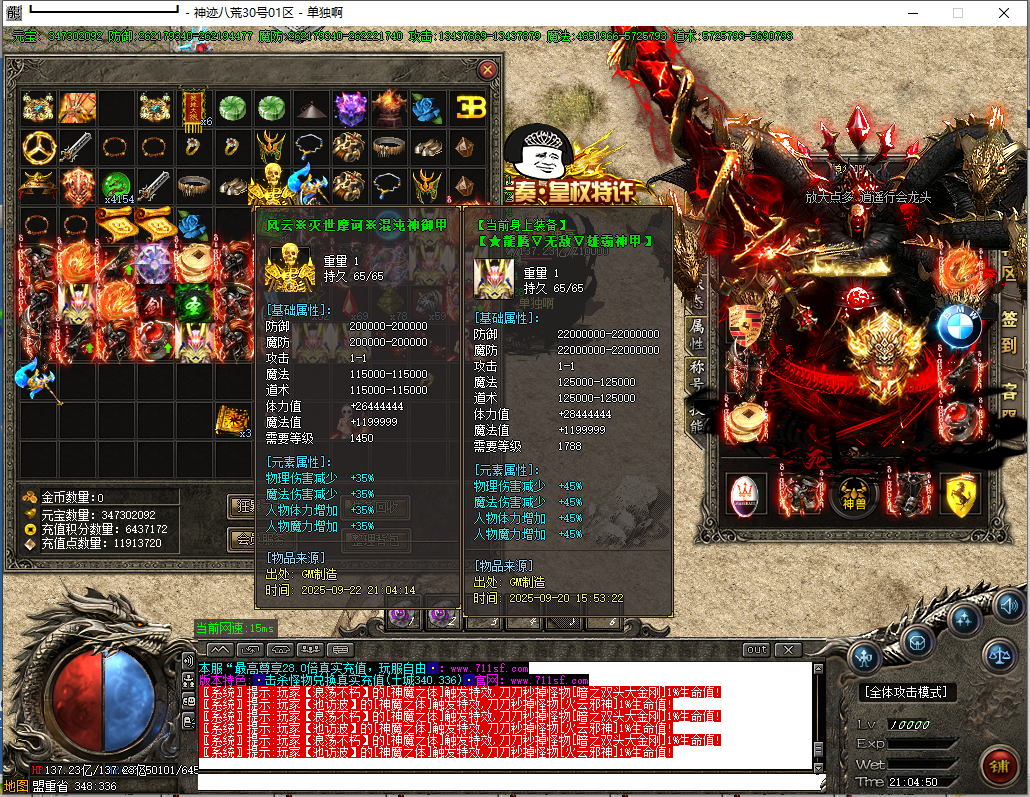Select the blue-winged axe in bag
1030x797 pixels.
pos(38,378)
